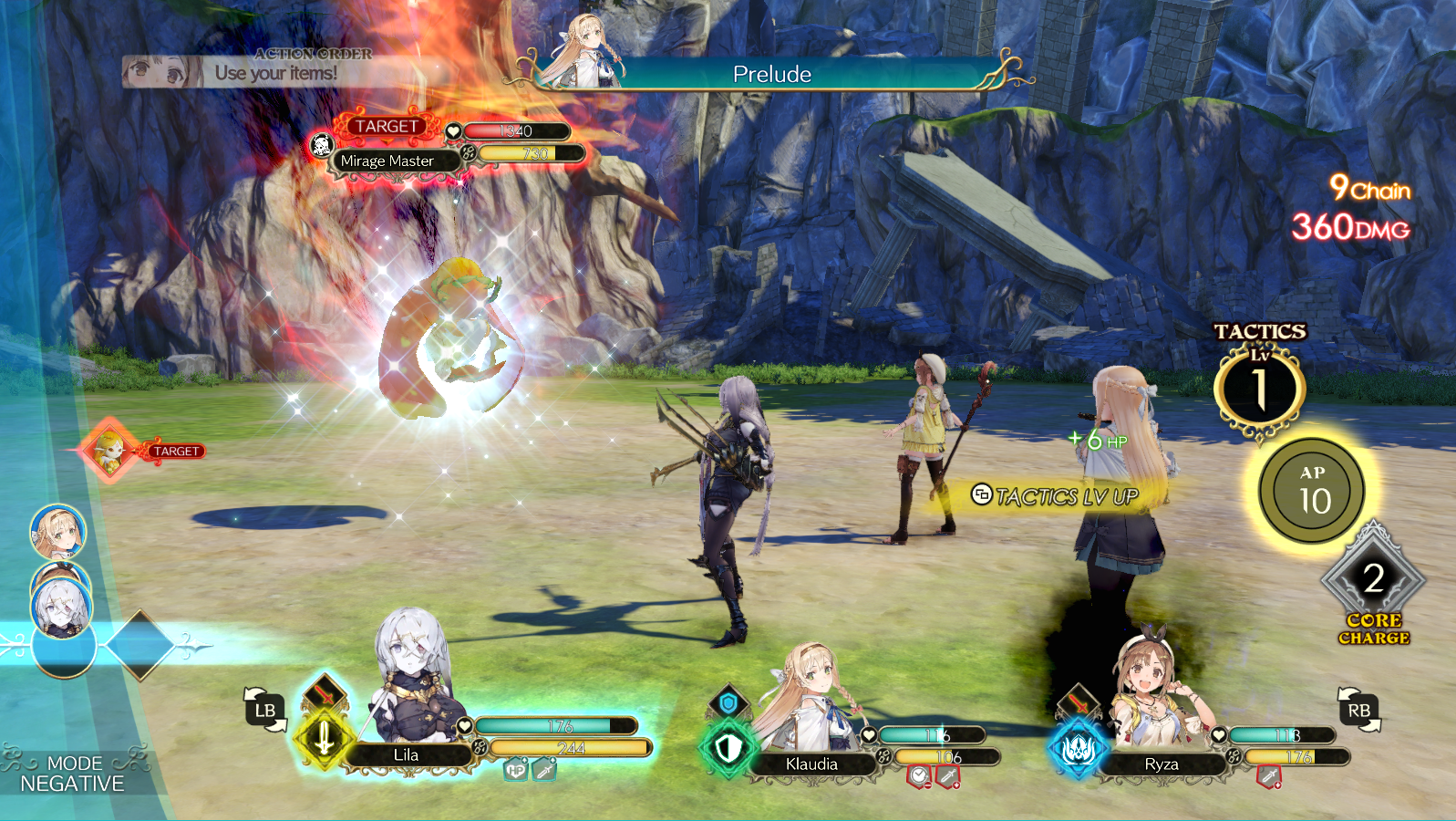1456x821 pixels.
Task: Click Lila's teal HP gauge showing 176
Action: 558,725
